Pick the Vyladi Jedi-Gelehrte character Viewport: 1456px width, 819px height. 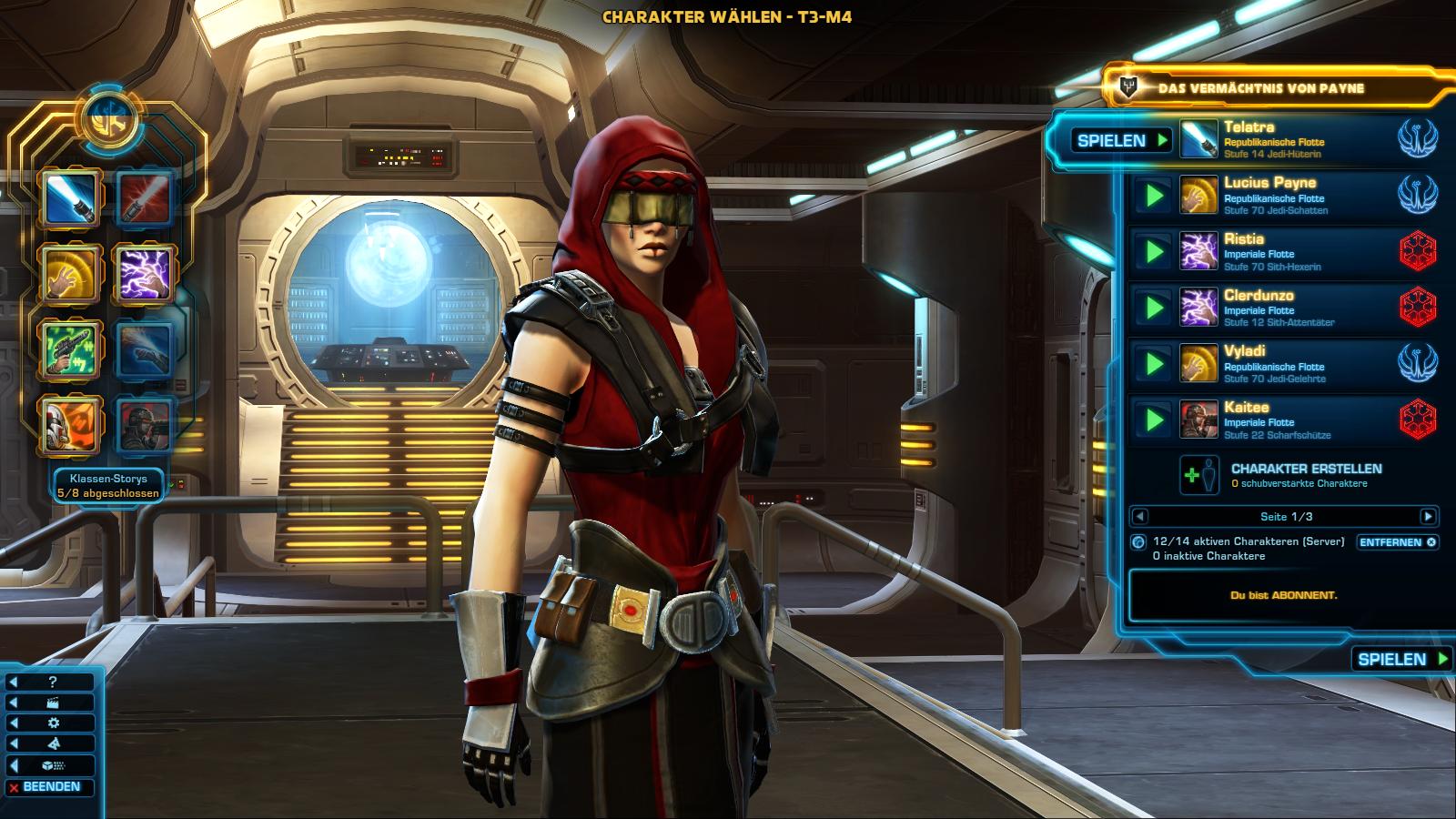click(x=1283, y=364)
